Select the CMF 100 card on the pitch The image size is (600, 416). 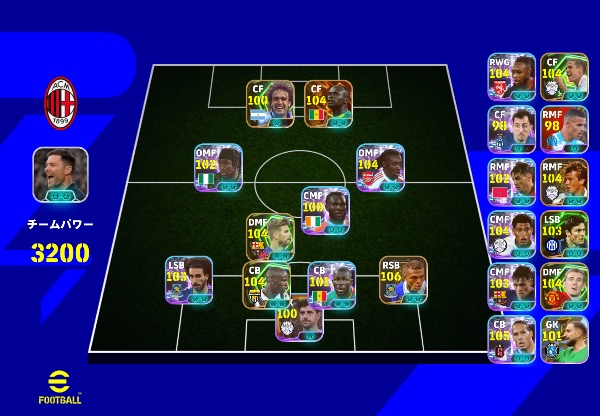(x=325, y=210)
